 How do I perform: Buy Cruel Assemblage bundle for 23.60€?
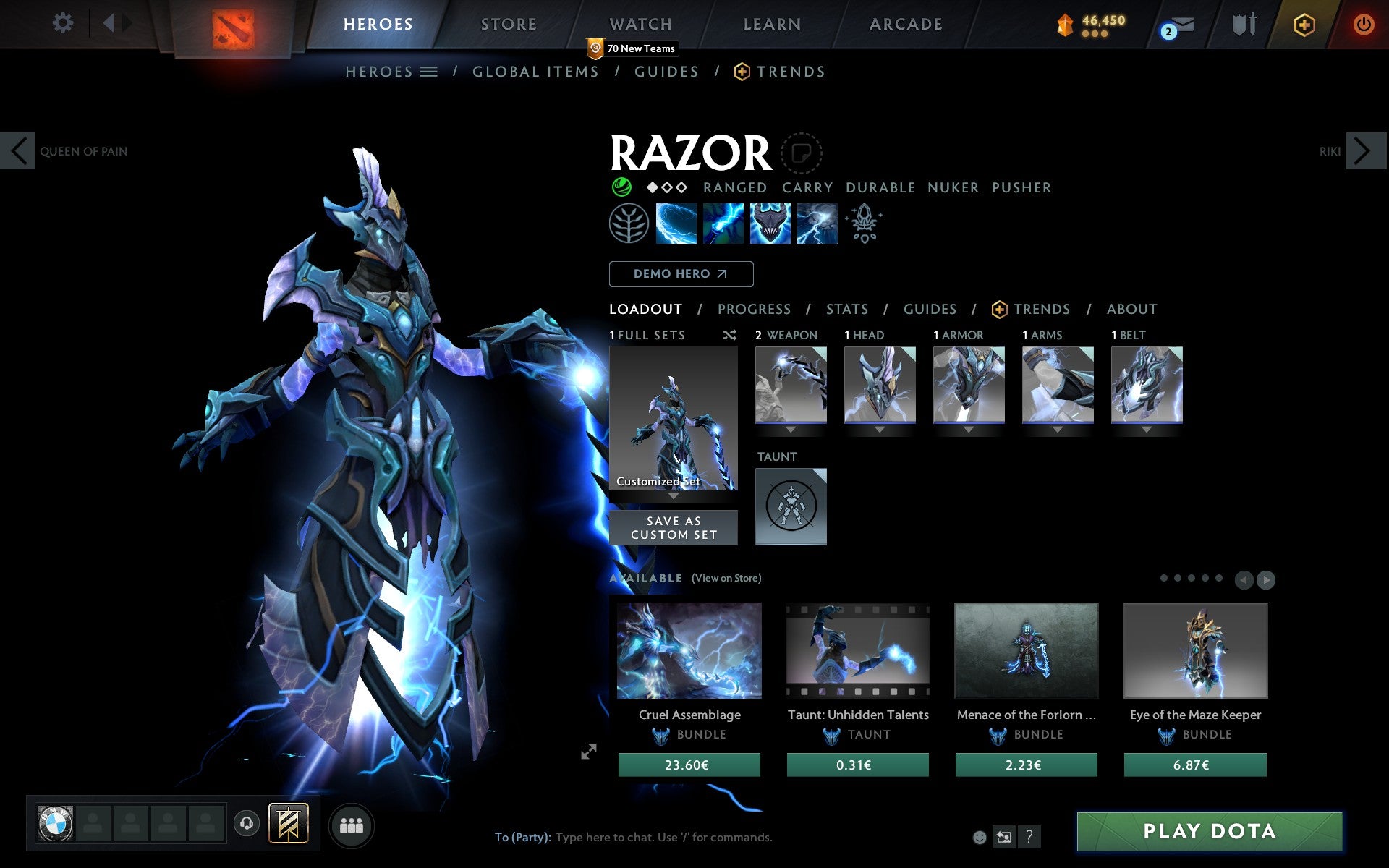pos(689,765)
